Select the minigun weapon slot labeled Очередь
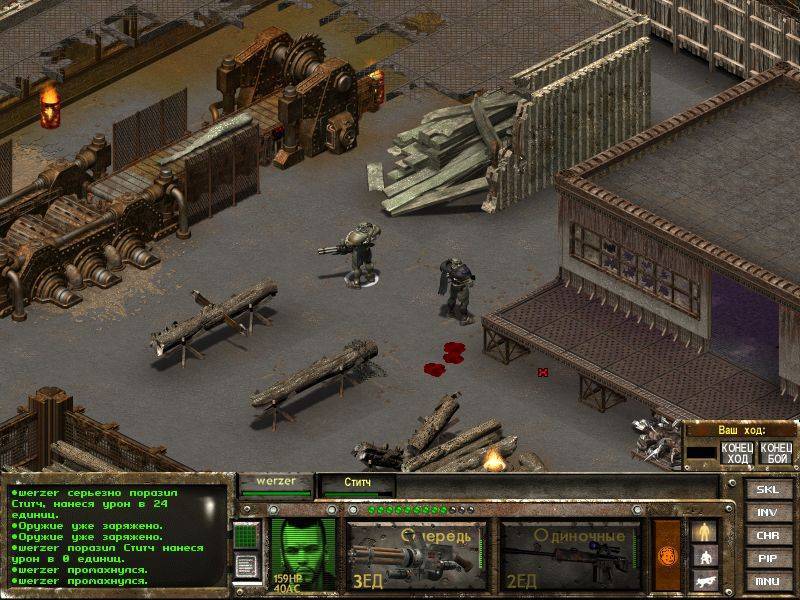 tap(416, 554)
